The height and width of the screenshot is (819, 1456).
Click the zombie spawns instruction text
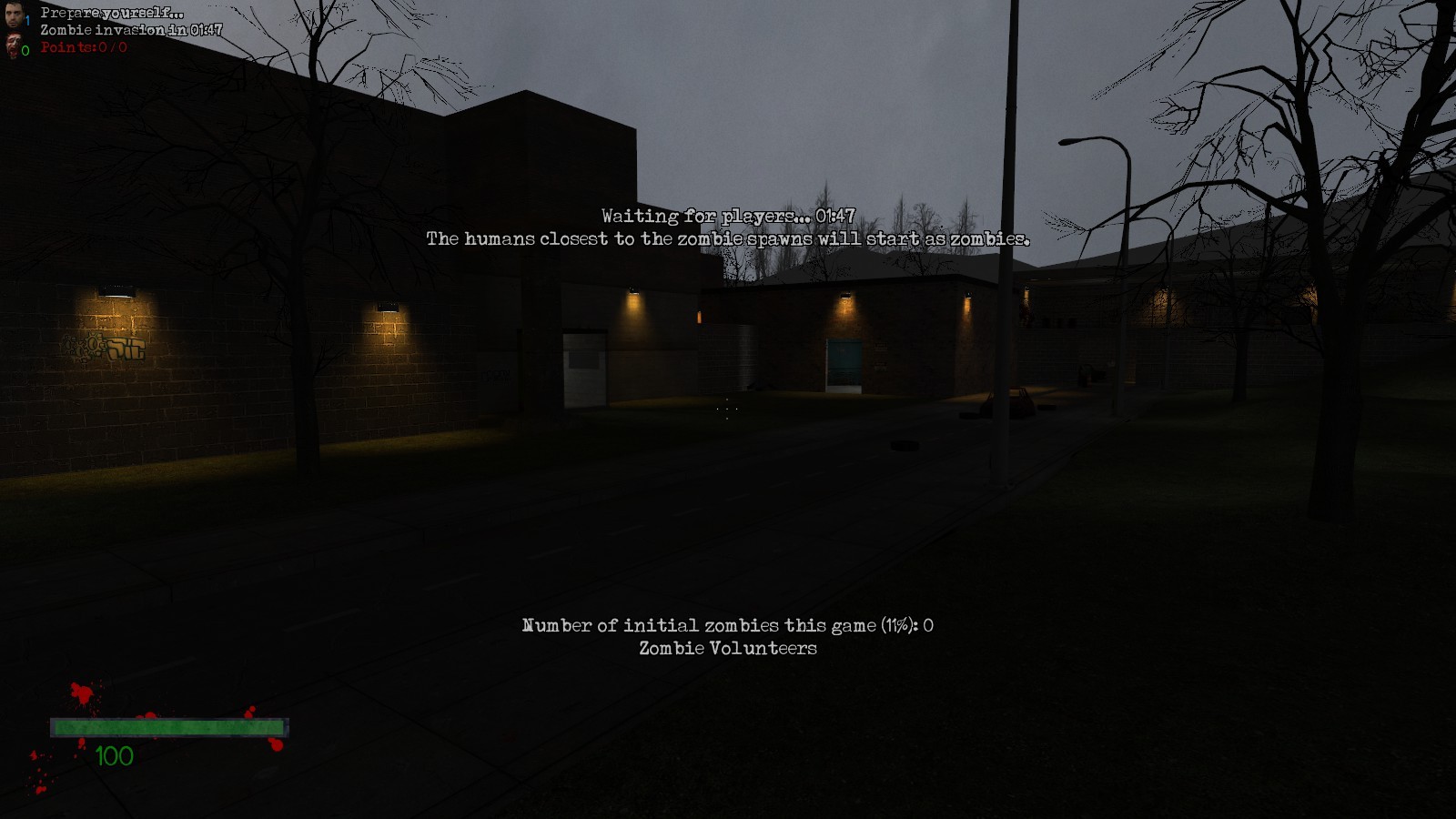(728, 240)
